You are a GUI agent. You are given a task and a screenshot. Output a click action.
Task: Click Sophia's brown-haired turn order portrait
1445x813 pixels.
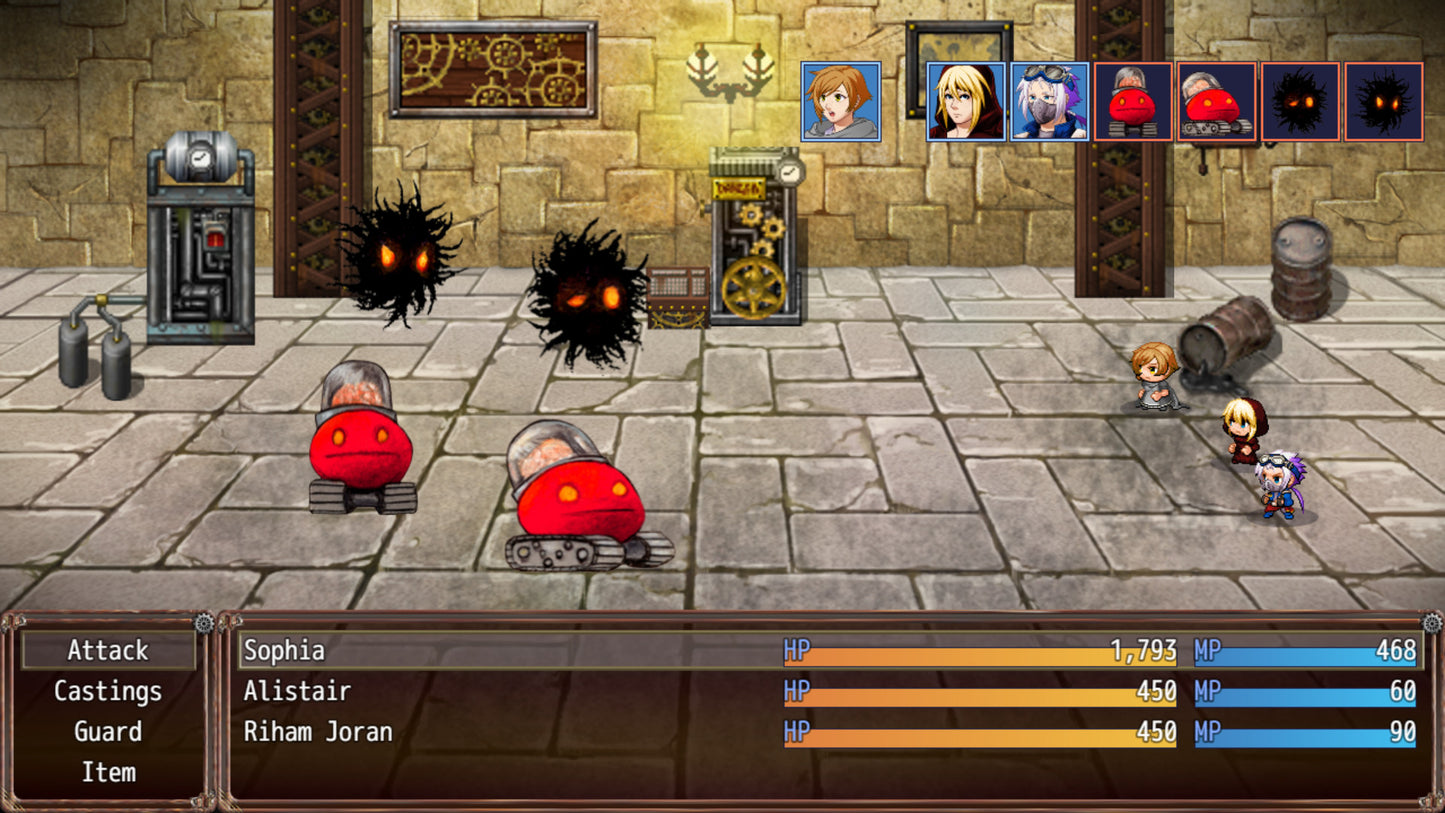(841, 101)
